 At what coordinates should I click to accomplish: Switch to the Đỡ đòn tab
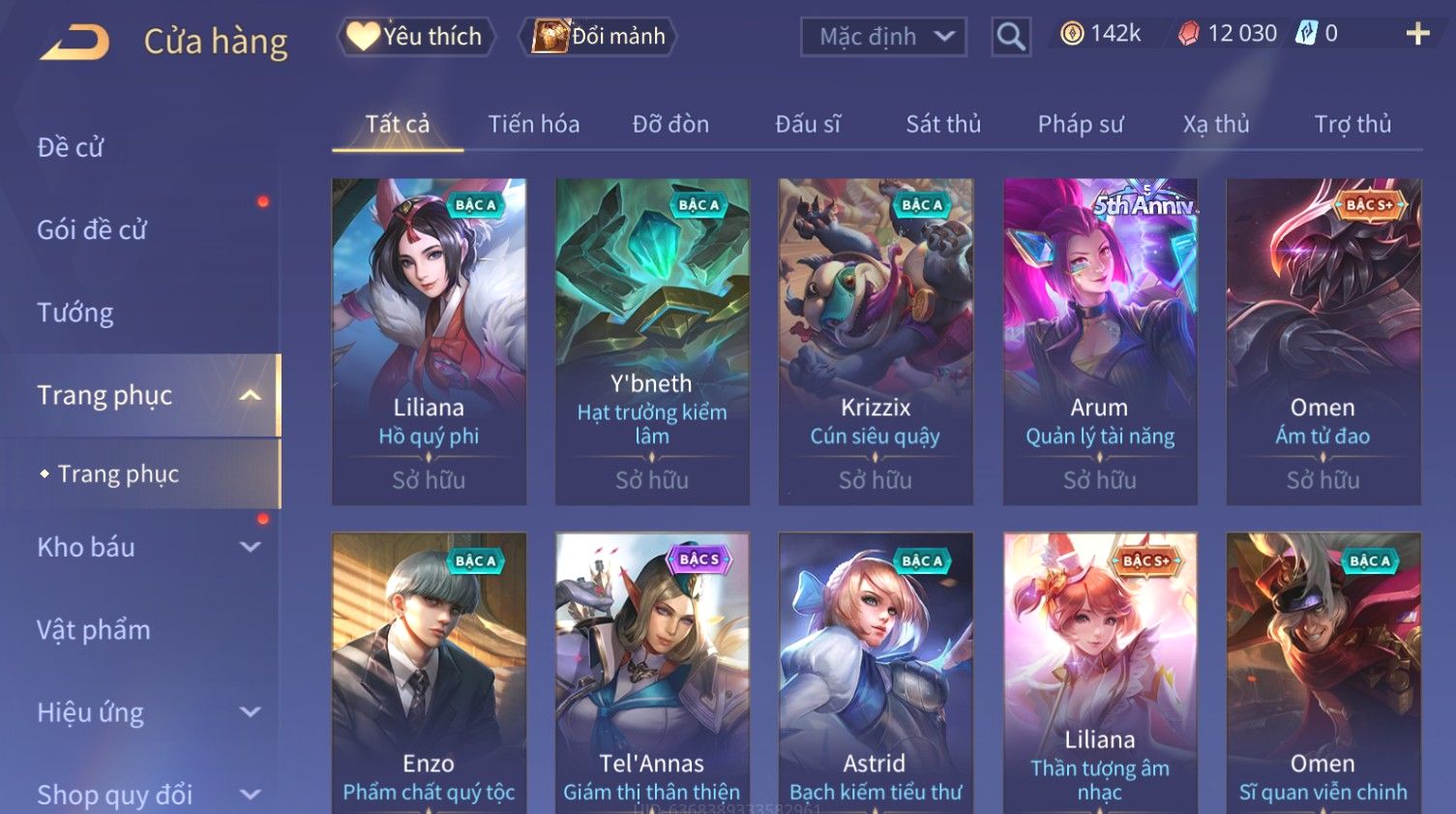tap(670, 124)
